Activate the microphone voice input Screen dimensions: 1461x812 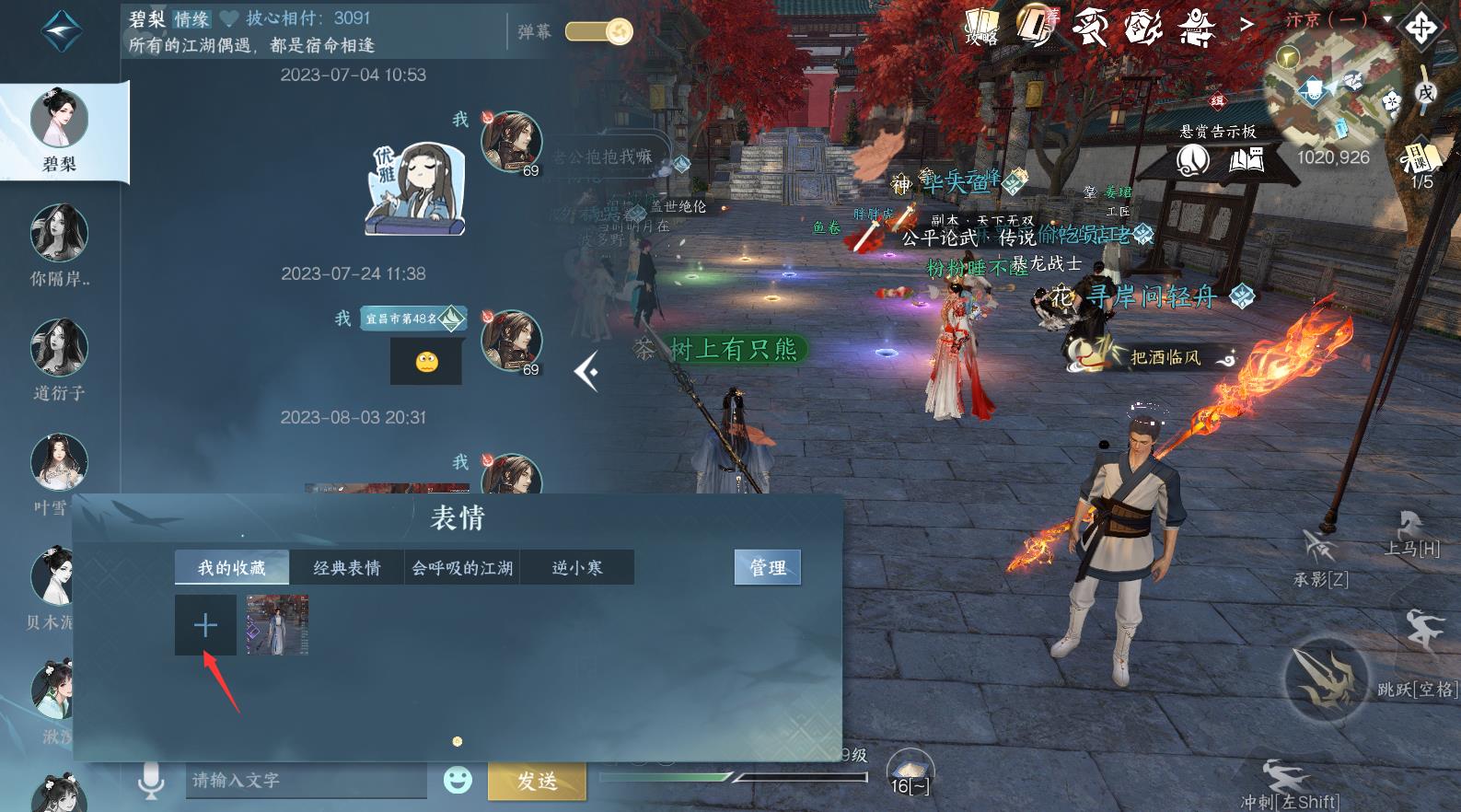point(151,781)
